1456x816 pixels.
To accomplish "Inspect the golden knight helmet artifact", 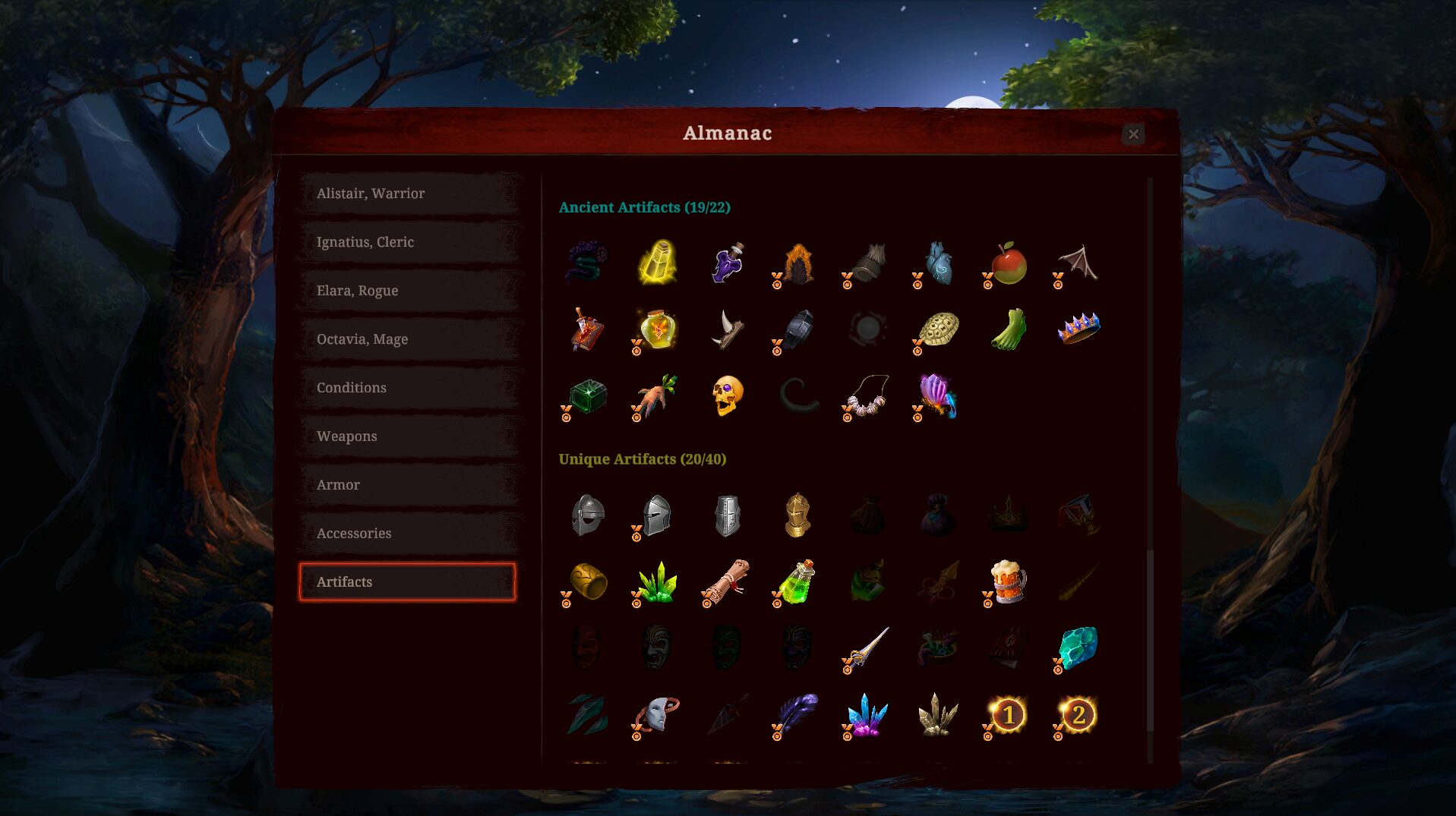I will (797, 515).
